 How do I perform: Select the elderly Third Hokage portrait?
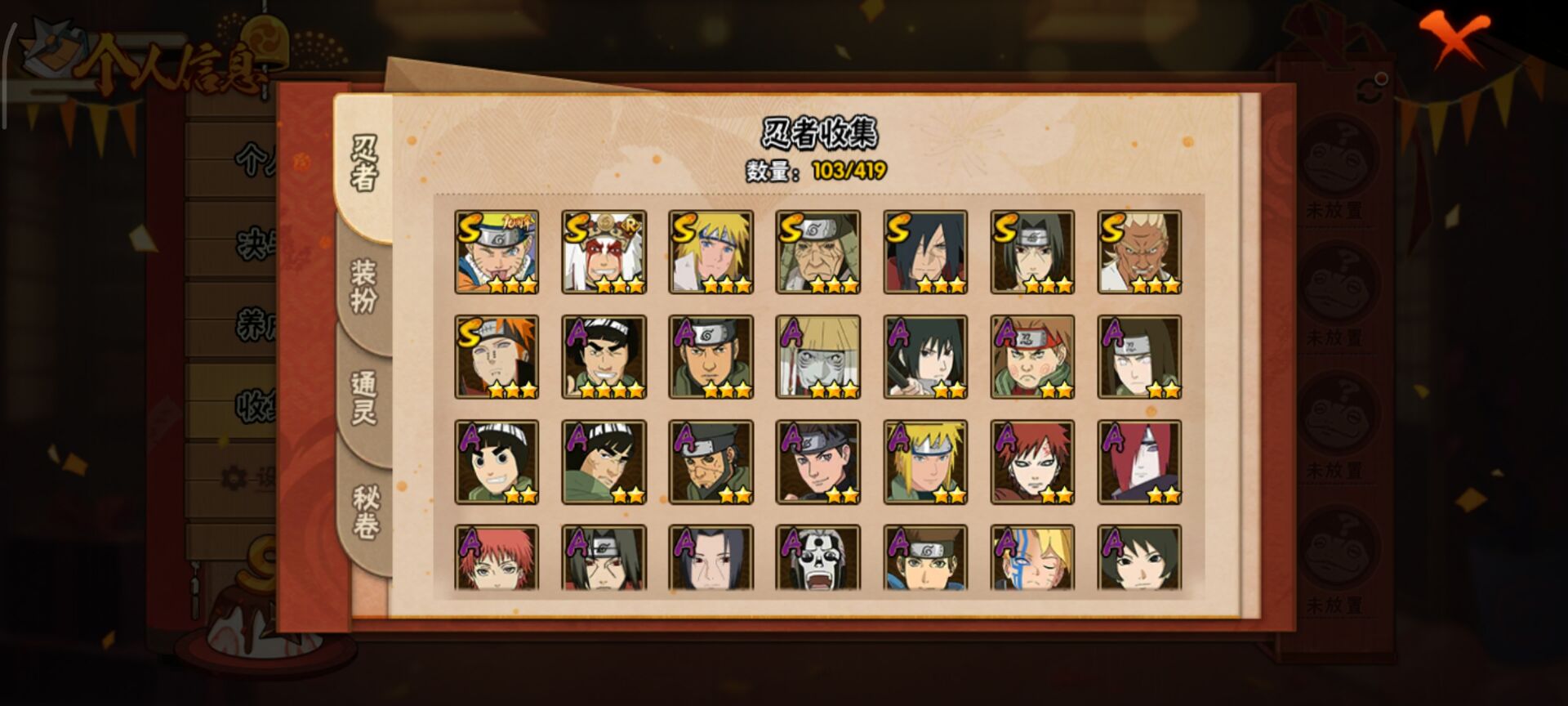(817, 252)
